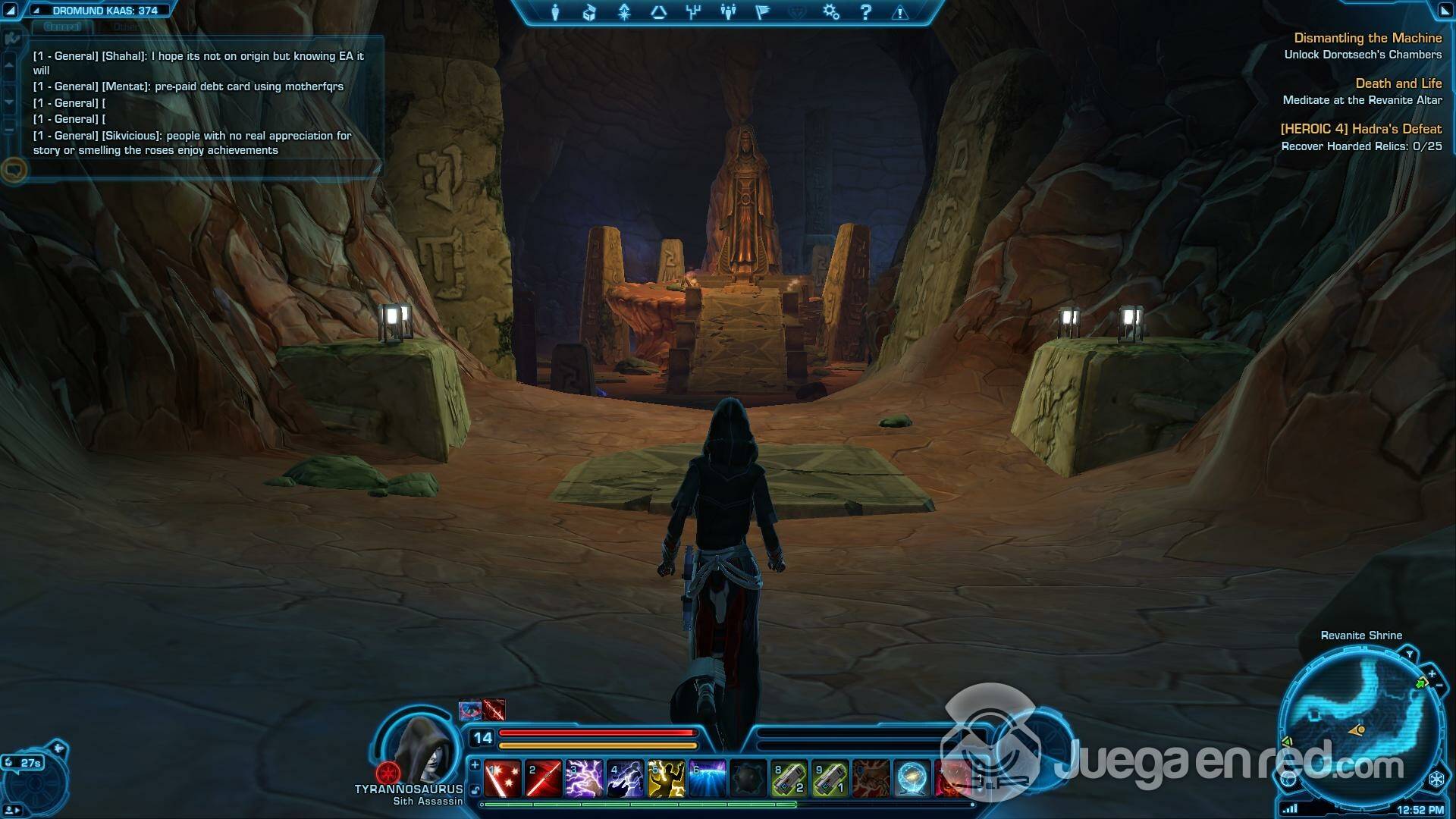
Task: Open the preferences gear icon
Action: (831, 12)
